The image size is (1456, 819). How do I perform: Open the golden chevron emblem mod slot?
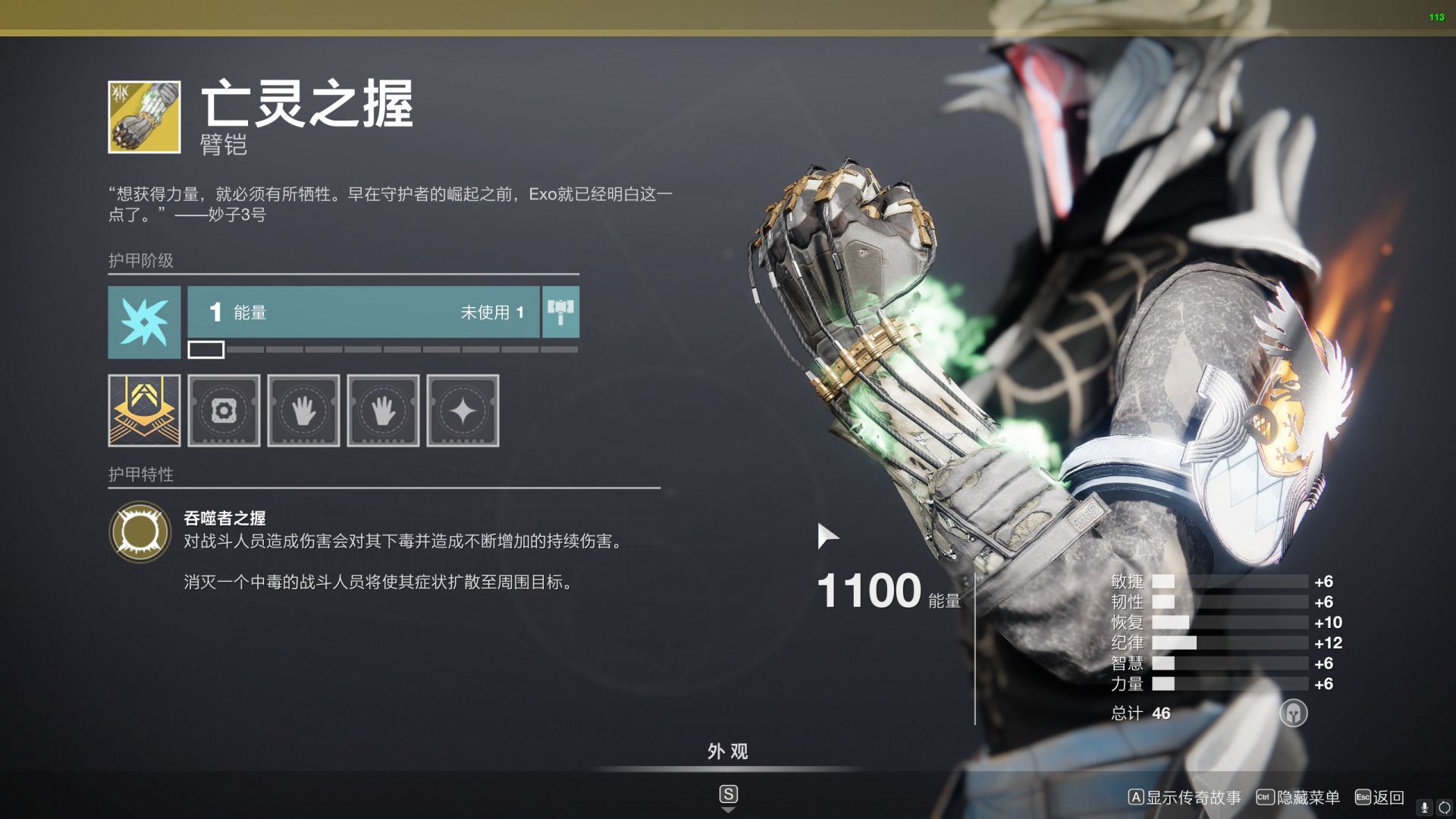pos(144,410)
